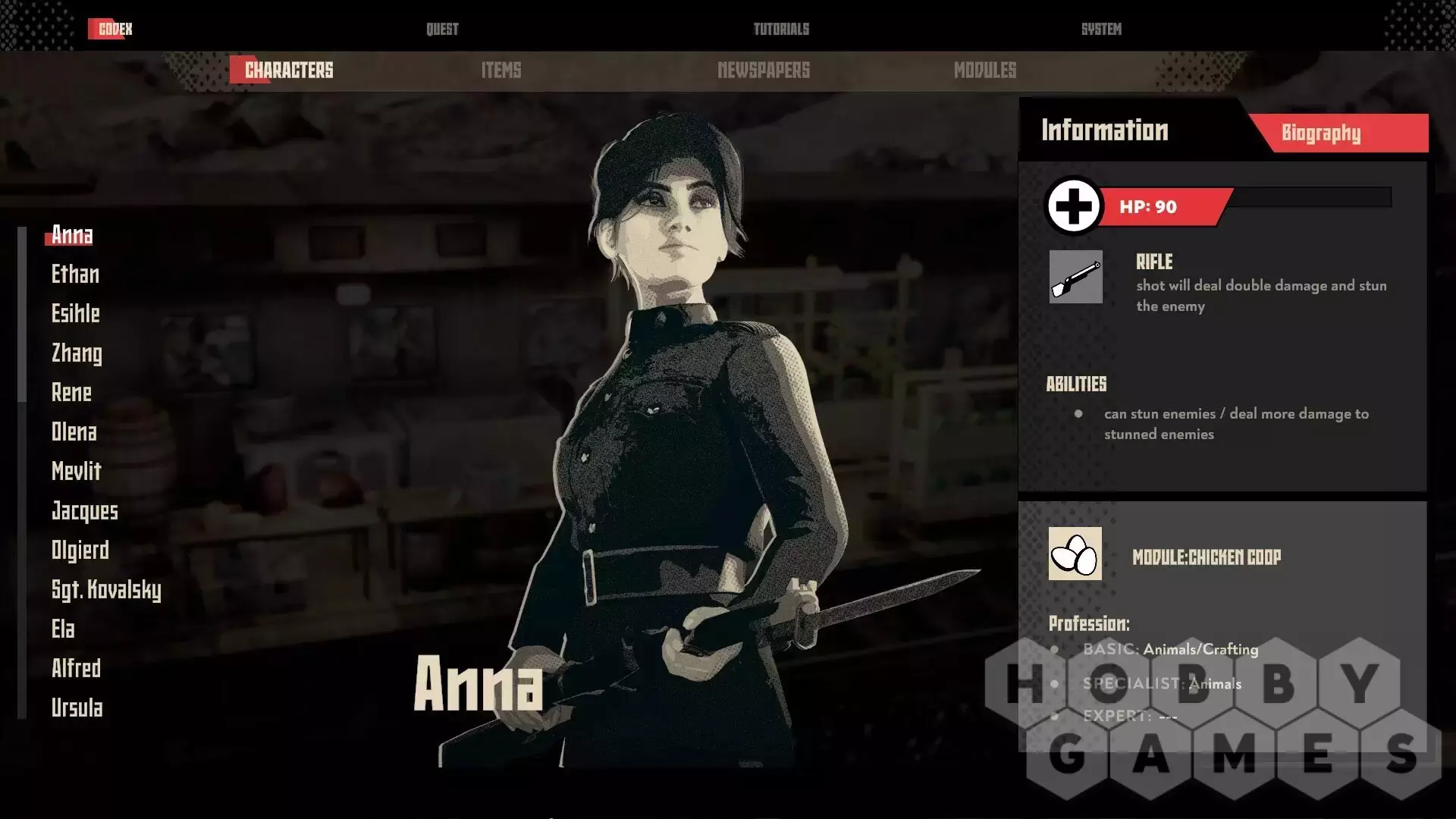Open Rene's character entry

pyautogui.click(x=71, y=393)
